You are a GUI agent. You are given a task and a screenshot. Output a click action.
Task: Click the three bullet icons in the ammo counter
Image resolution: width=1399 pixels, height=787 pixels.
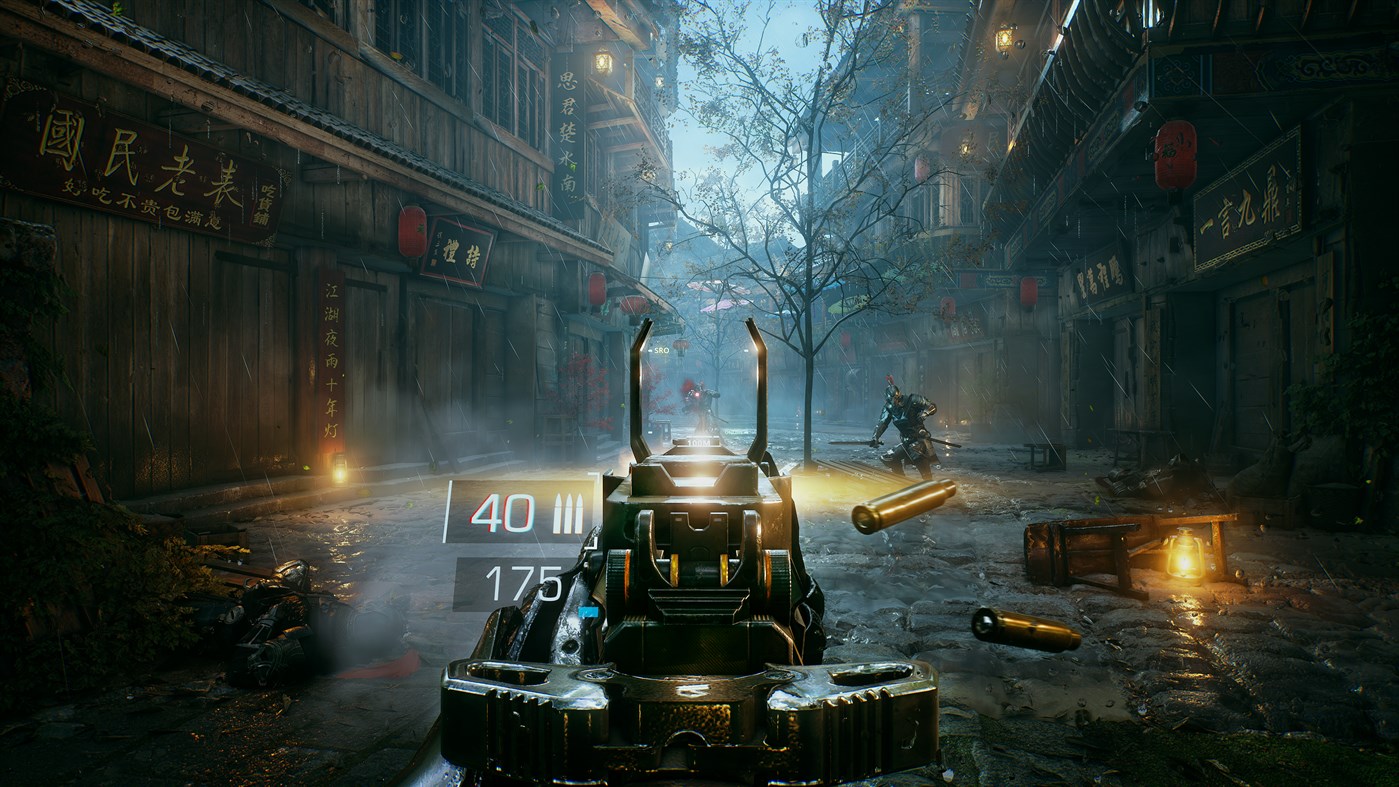[570, 513]
